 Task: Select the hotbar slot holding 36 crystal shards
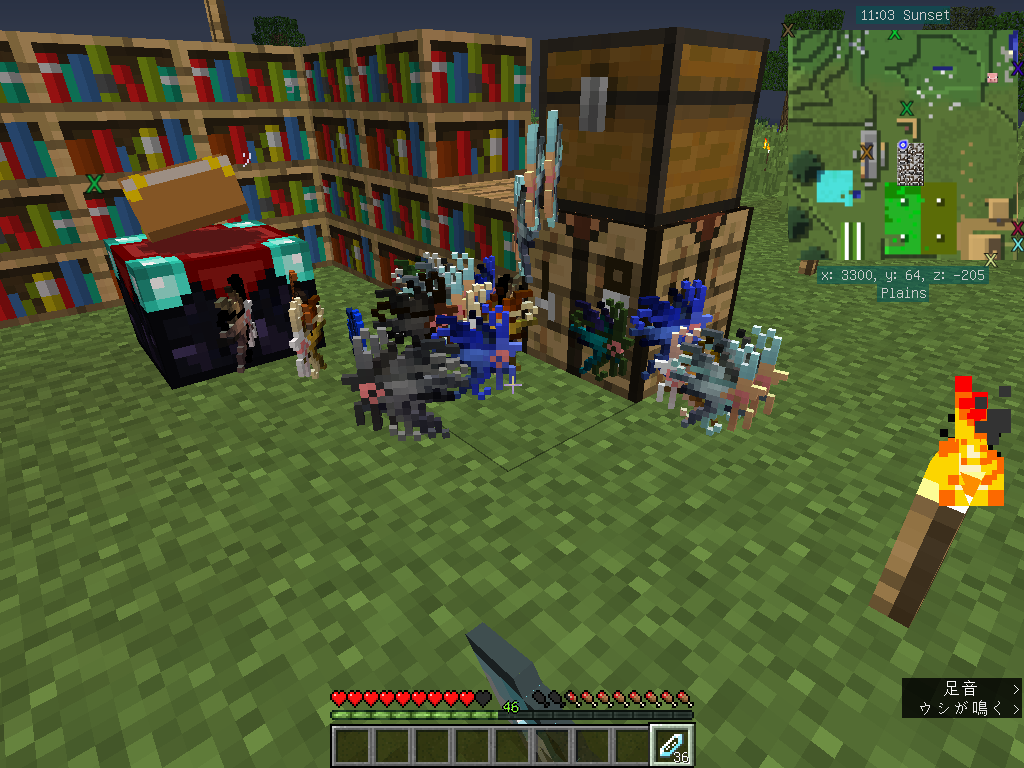pos(670,745)
